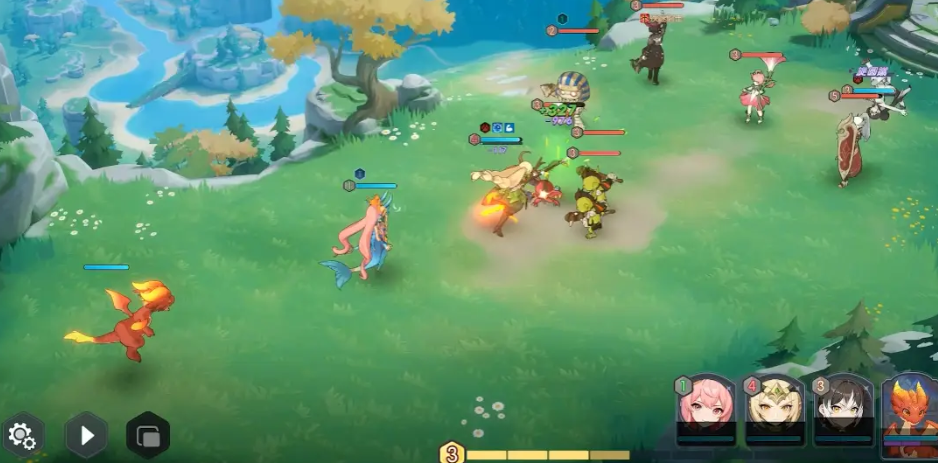Viewport: 938px width, 463px height.
Task: Pick the black-and-white-haired hero card
Action: [841, 410]
